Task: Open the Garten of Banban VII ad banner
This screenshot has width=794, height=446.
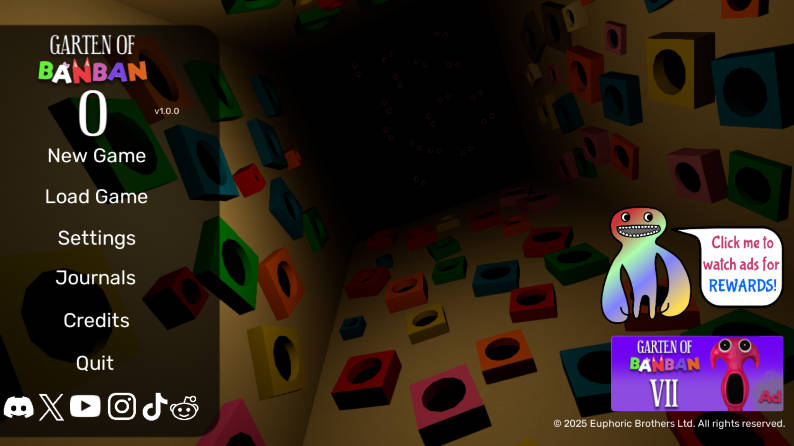Action: 697,373
